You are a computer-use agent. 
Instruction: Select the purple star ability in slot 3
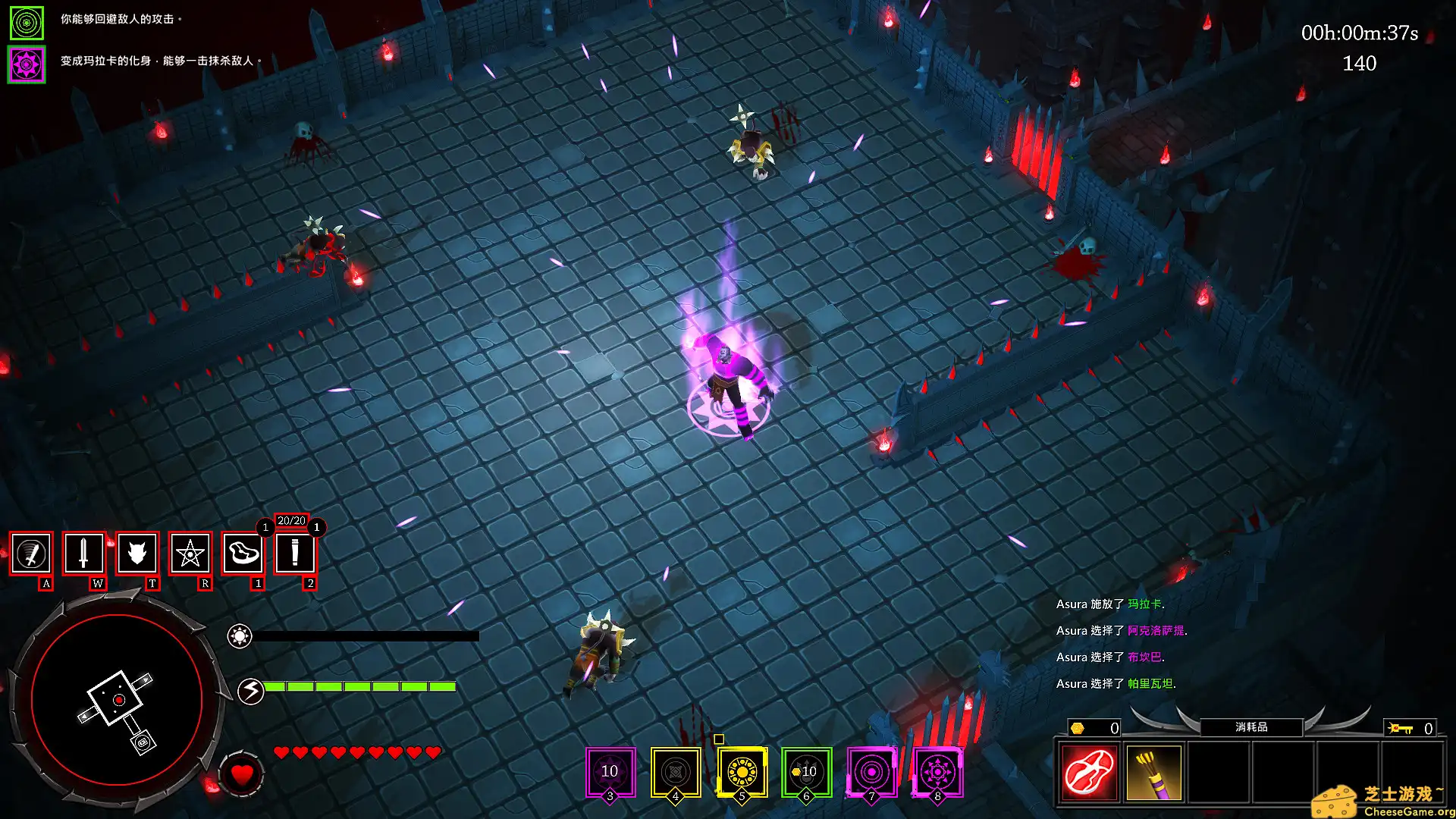(609, 770)
